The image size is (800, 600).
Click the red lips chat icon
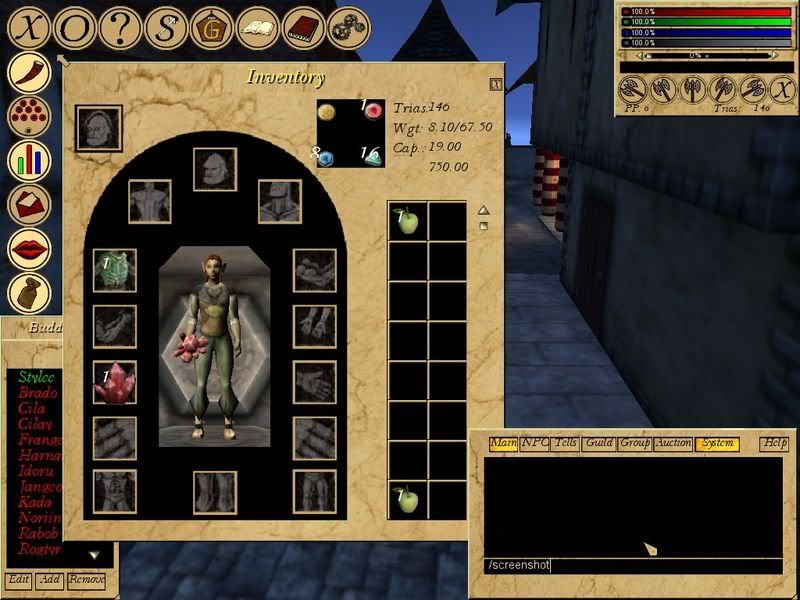point(29,248)
